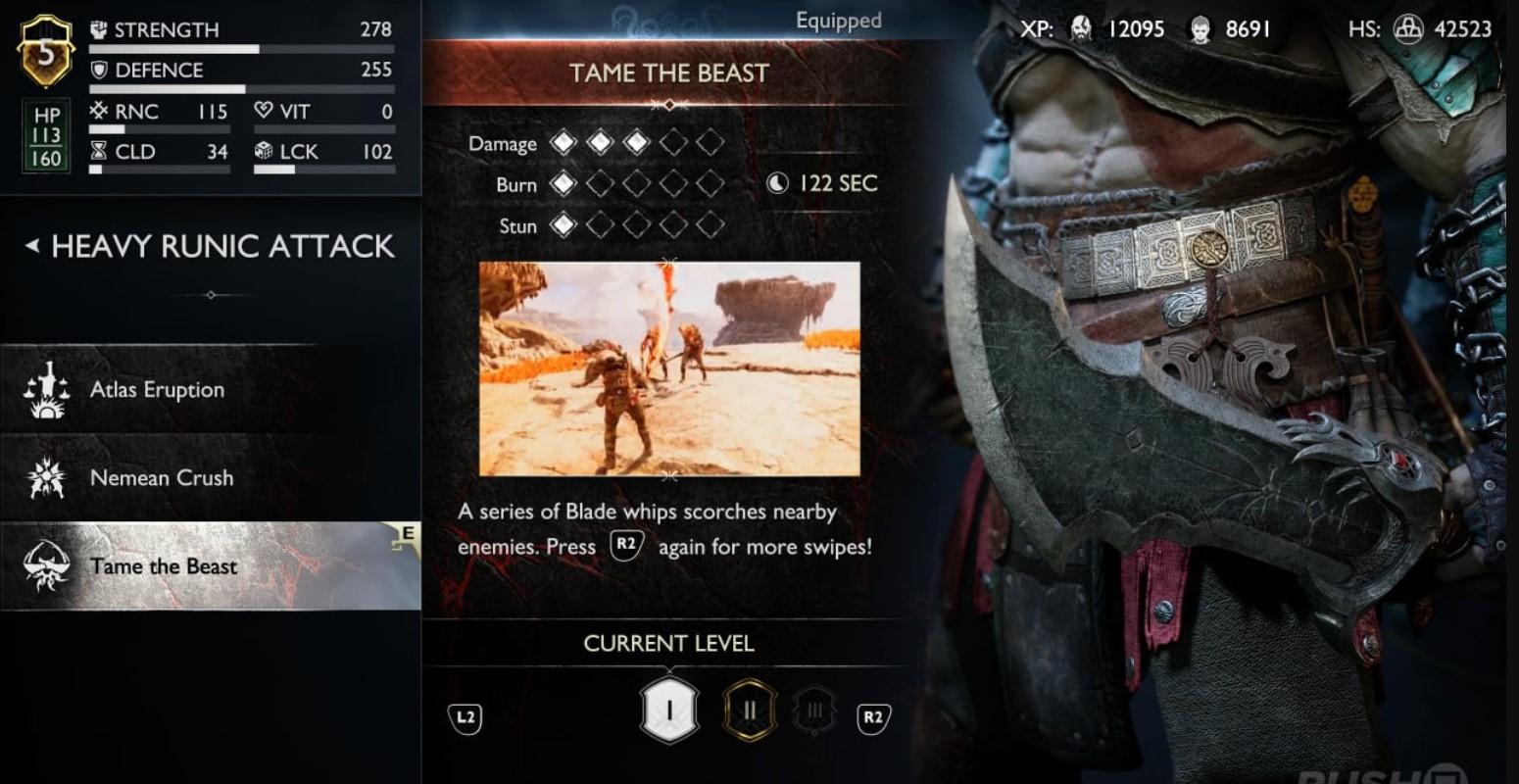
Task: Toggle the first Burn diamond pip
Action: click(x=563, y=183)
